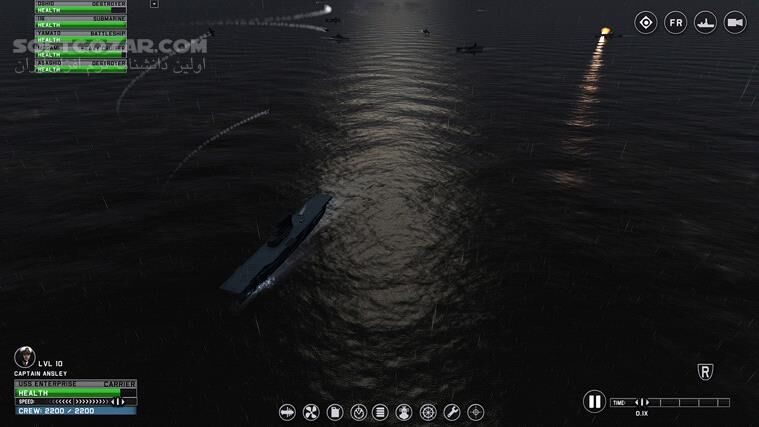The image size is (759, 427).
Task: Select the Yamato battleship from enemy list
Action: [x=80, y=33]
